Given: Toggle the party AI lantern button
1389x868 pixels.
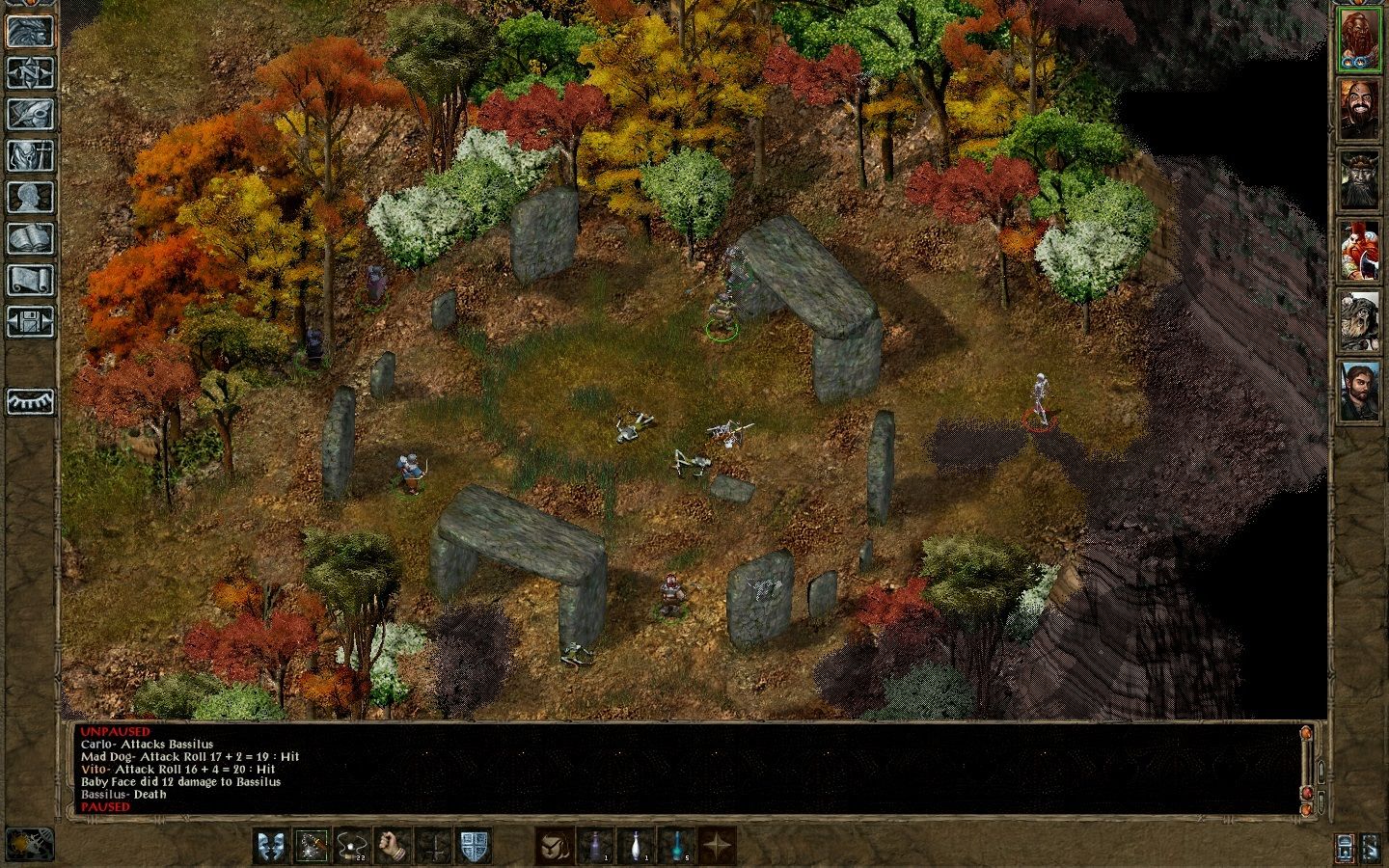Looking at the screenshot, I should click(1346, 847).
